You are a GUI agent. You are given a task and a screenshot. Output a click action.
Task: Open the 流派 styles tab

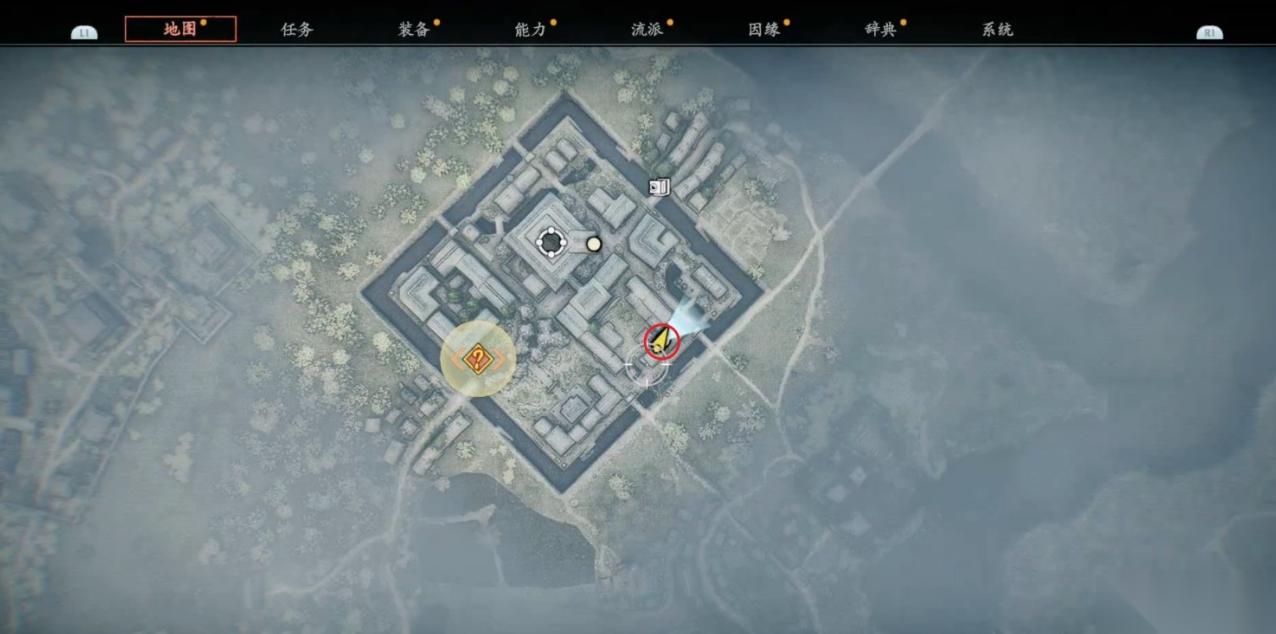coord(648,29)
